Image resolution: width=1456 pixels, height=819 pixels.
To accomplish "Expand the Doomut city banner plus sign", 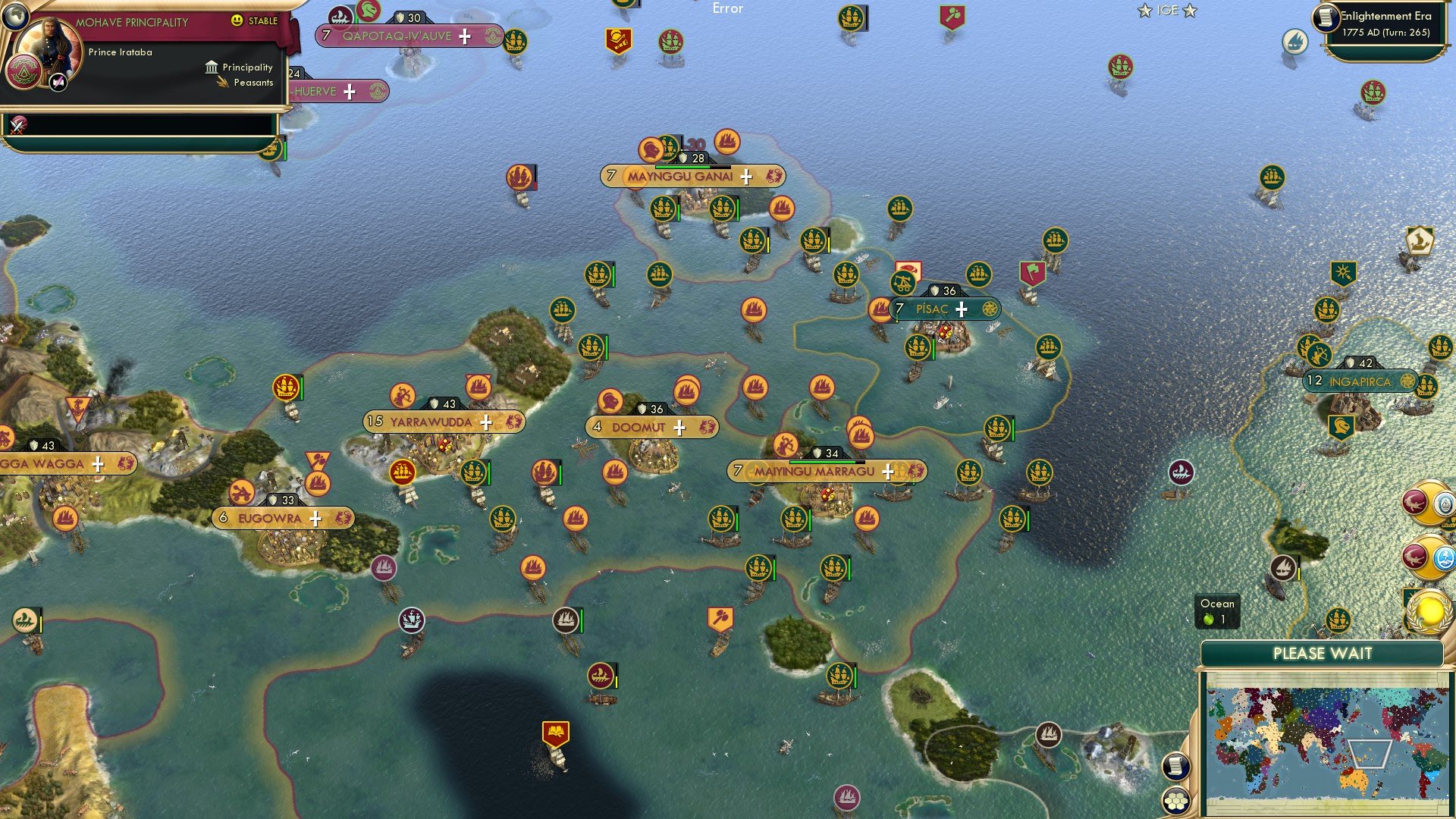I will pyautogui.click(x=681, y=428).
